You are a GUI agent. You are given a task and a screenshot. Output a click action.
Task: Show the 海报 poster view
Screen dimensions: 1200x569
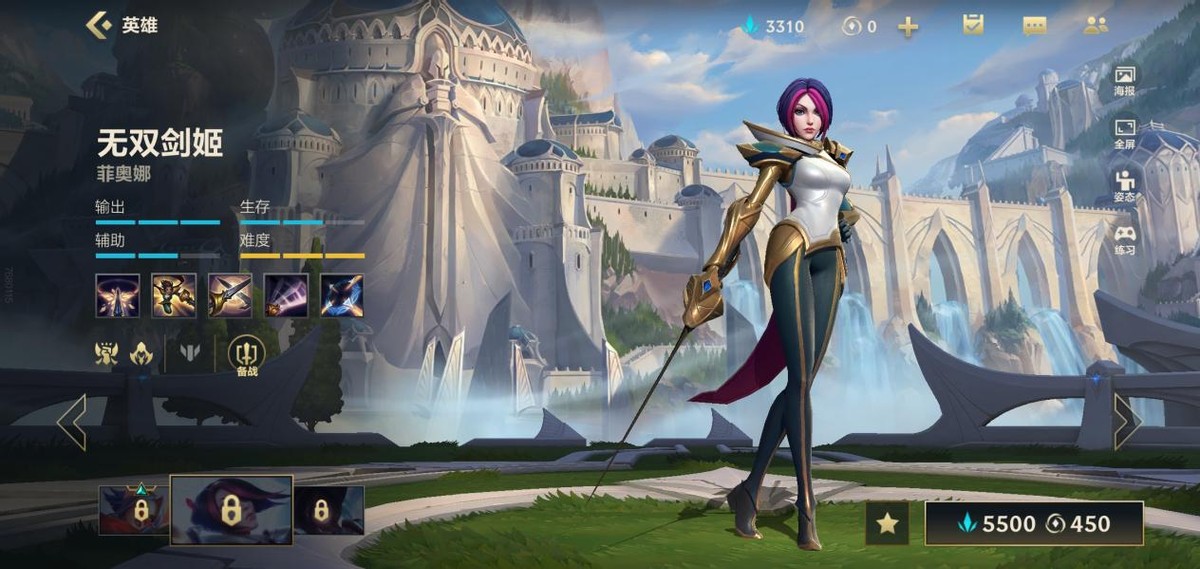(1125, 81)
